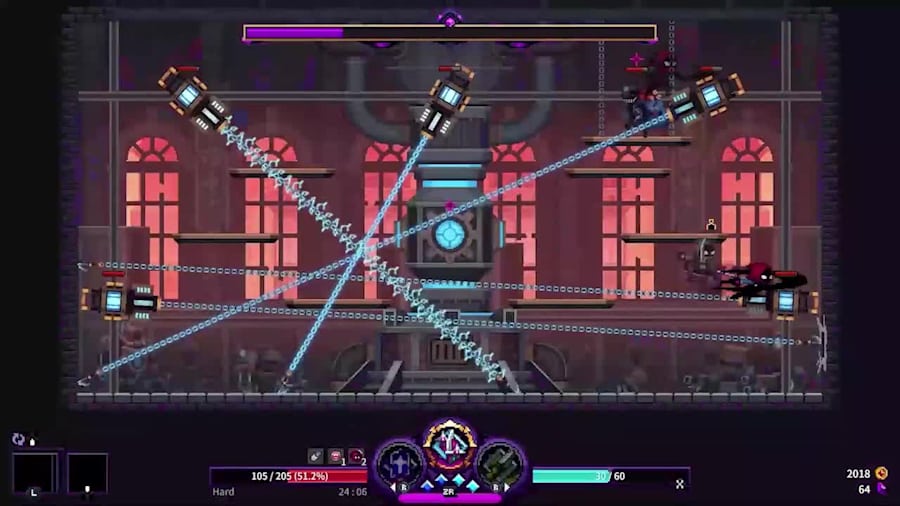Activate the blue armor skill icon
The height and width of the screenshot is (506, 900).
[400, 464]
